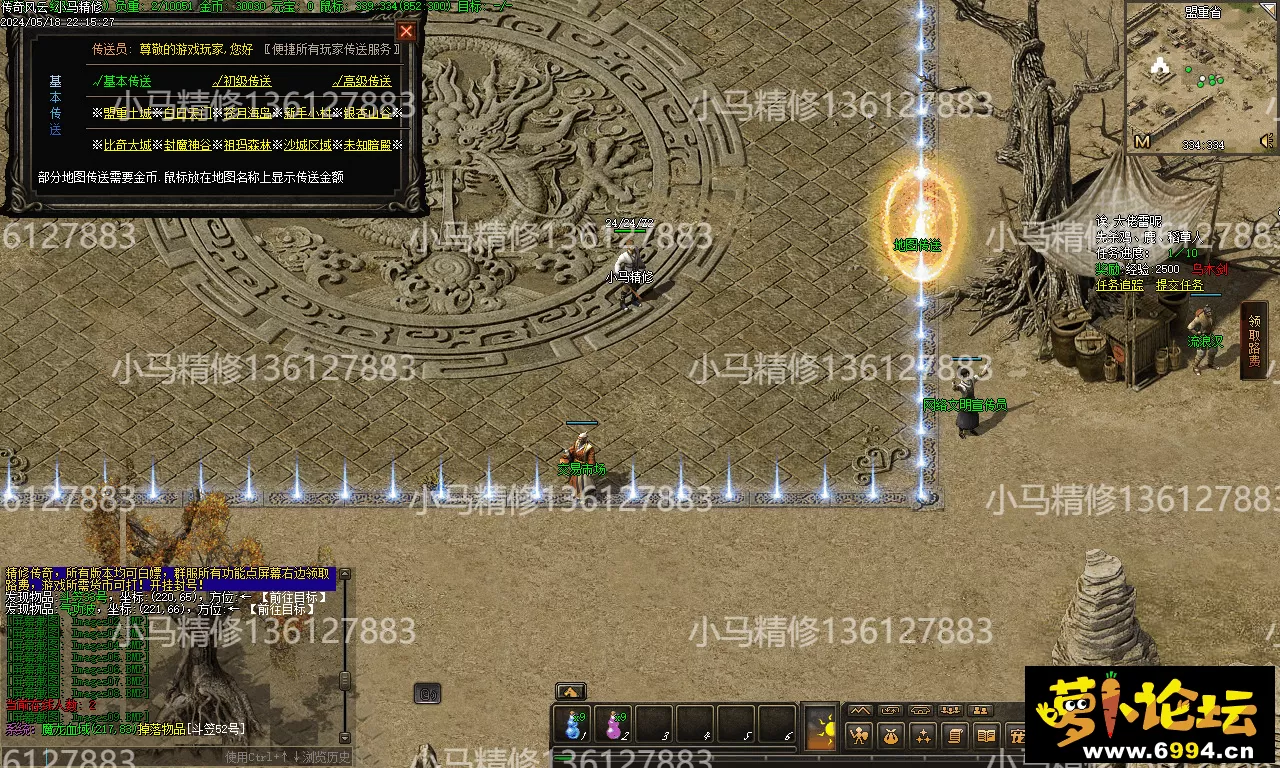The image size is (1280, 768).
Task: Teleport to 银杏山谷
Action: tap(367, 113)
